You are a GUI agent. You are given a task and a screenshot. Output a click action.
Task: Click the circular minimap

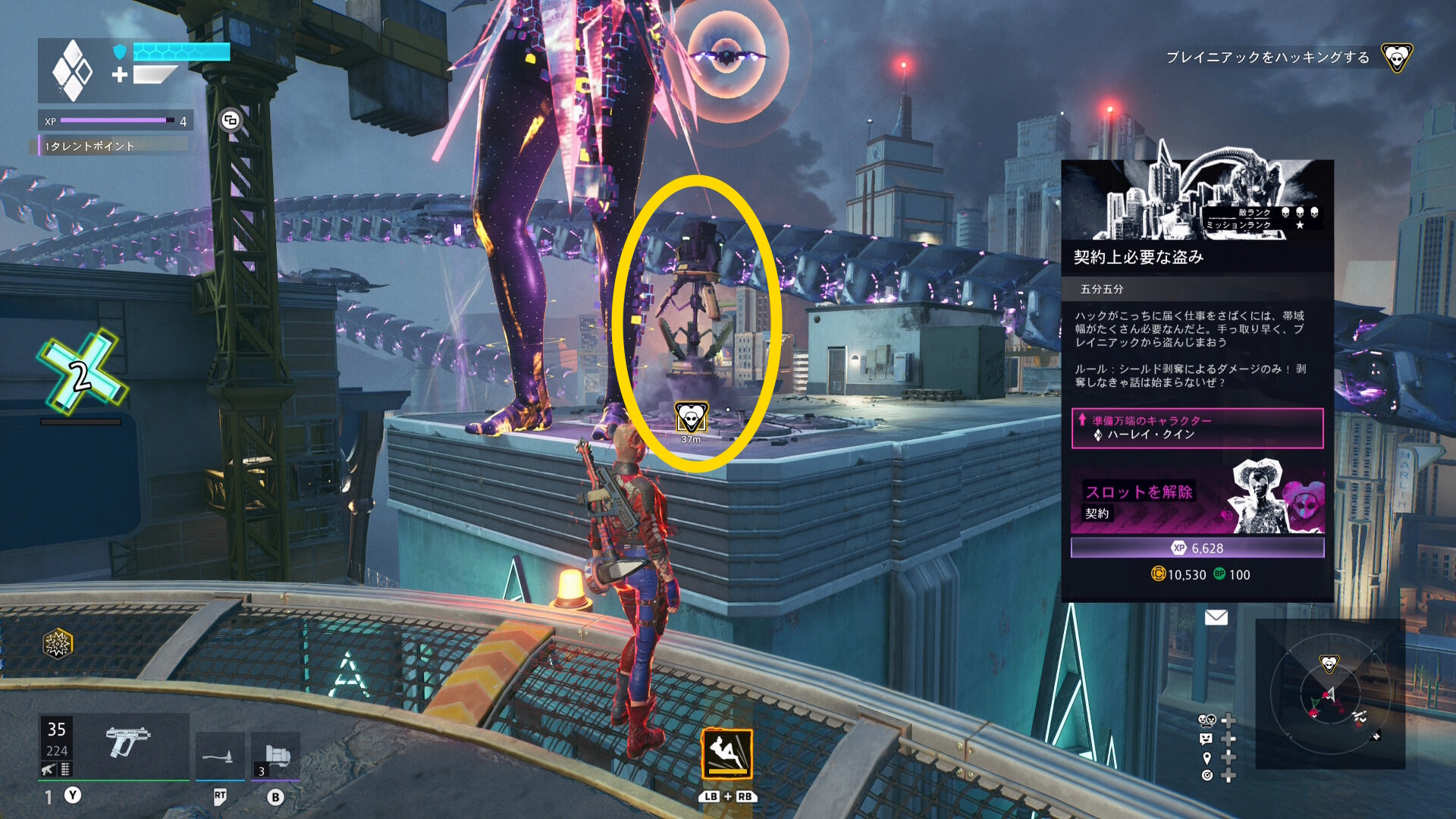1329,694
